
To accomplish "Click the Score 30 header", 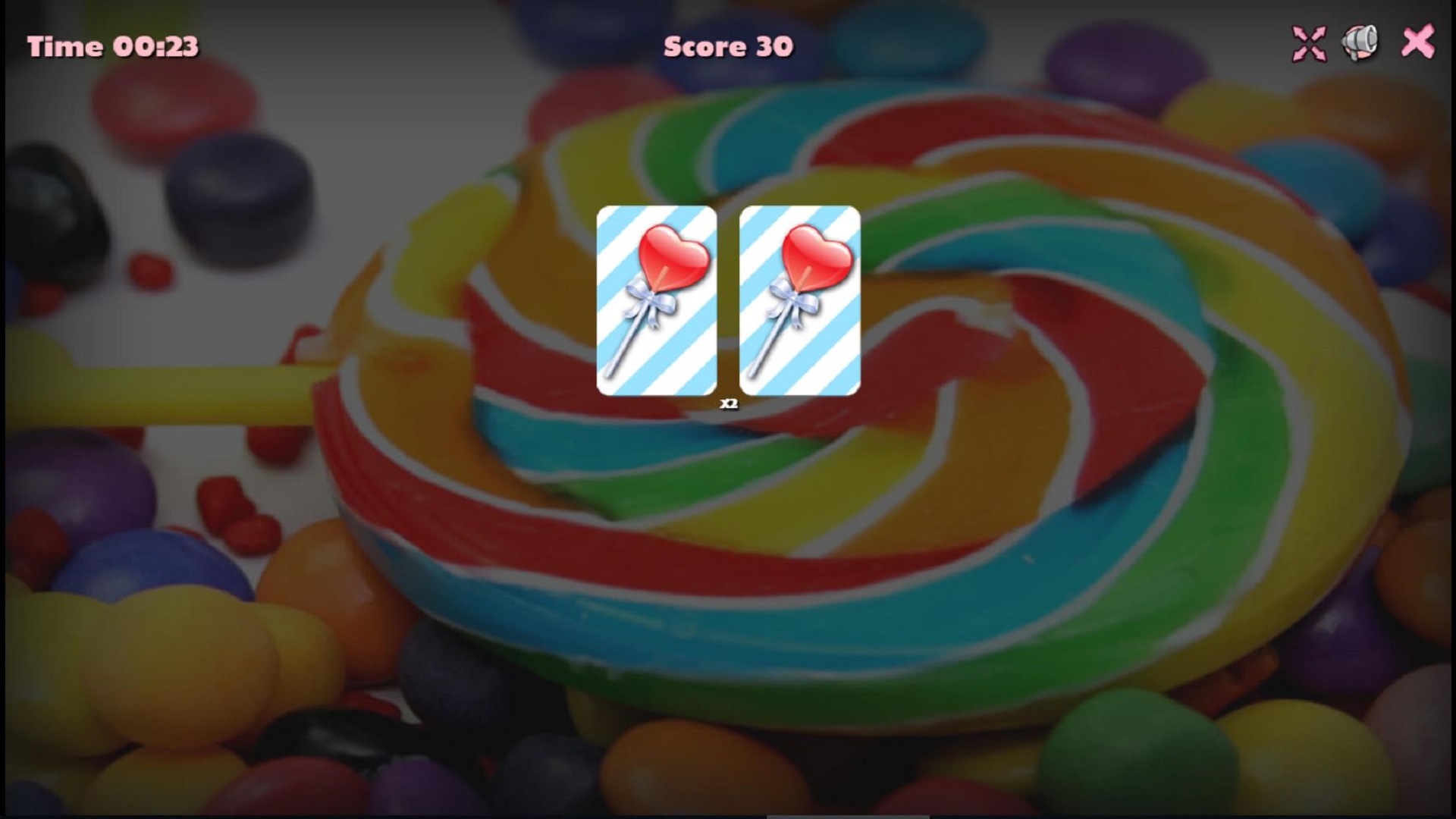I will 729,47.
